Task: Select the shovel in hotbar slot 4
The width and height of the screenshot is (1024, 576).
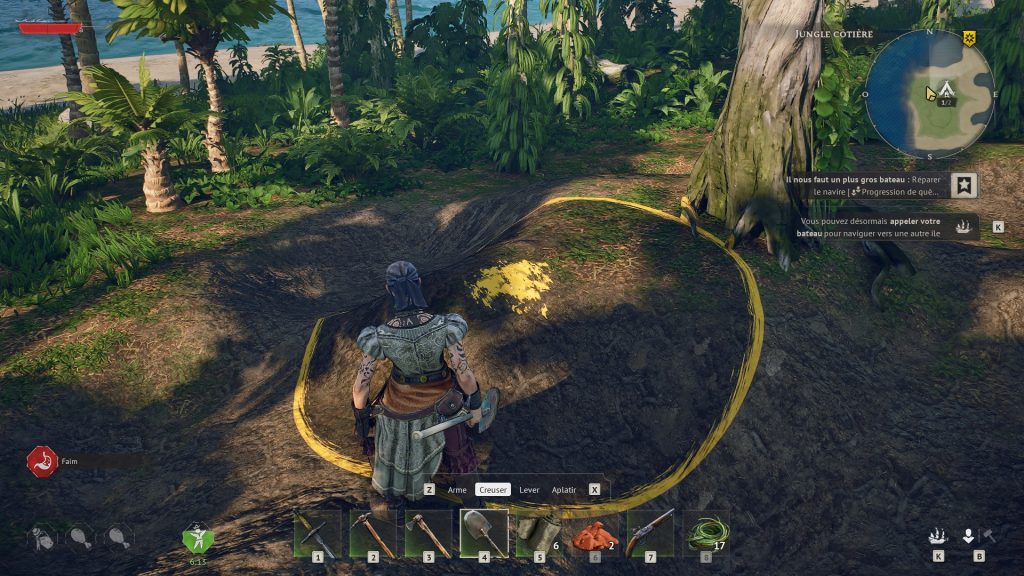Action: [x=484, y=532]
